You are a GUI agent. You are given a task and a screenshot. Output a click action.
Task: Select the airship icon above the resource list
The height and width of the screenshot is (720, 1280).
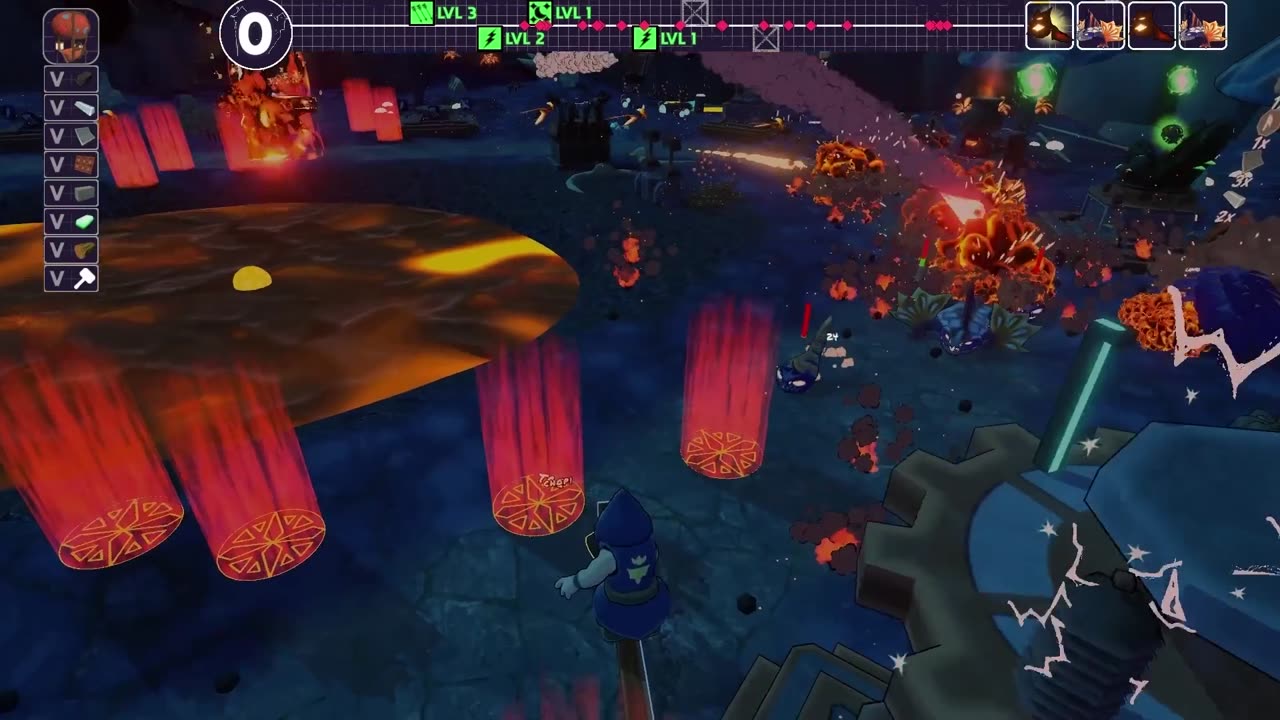(70, 36)
